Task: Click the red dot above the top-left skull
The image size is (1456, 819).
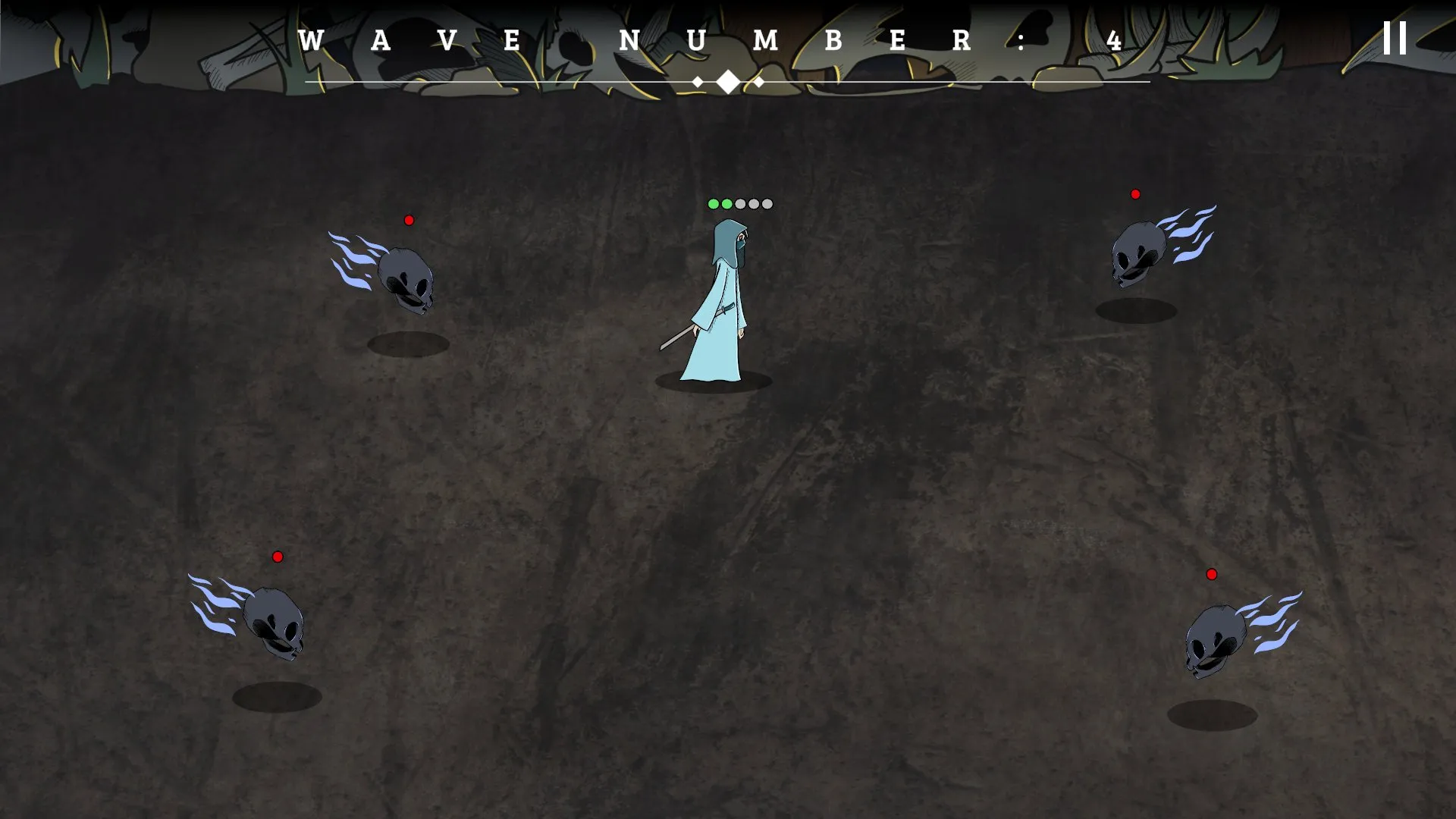Action: coord(410,221)
